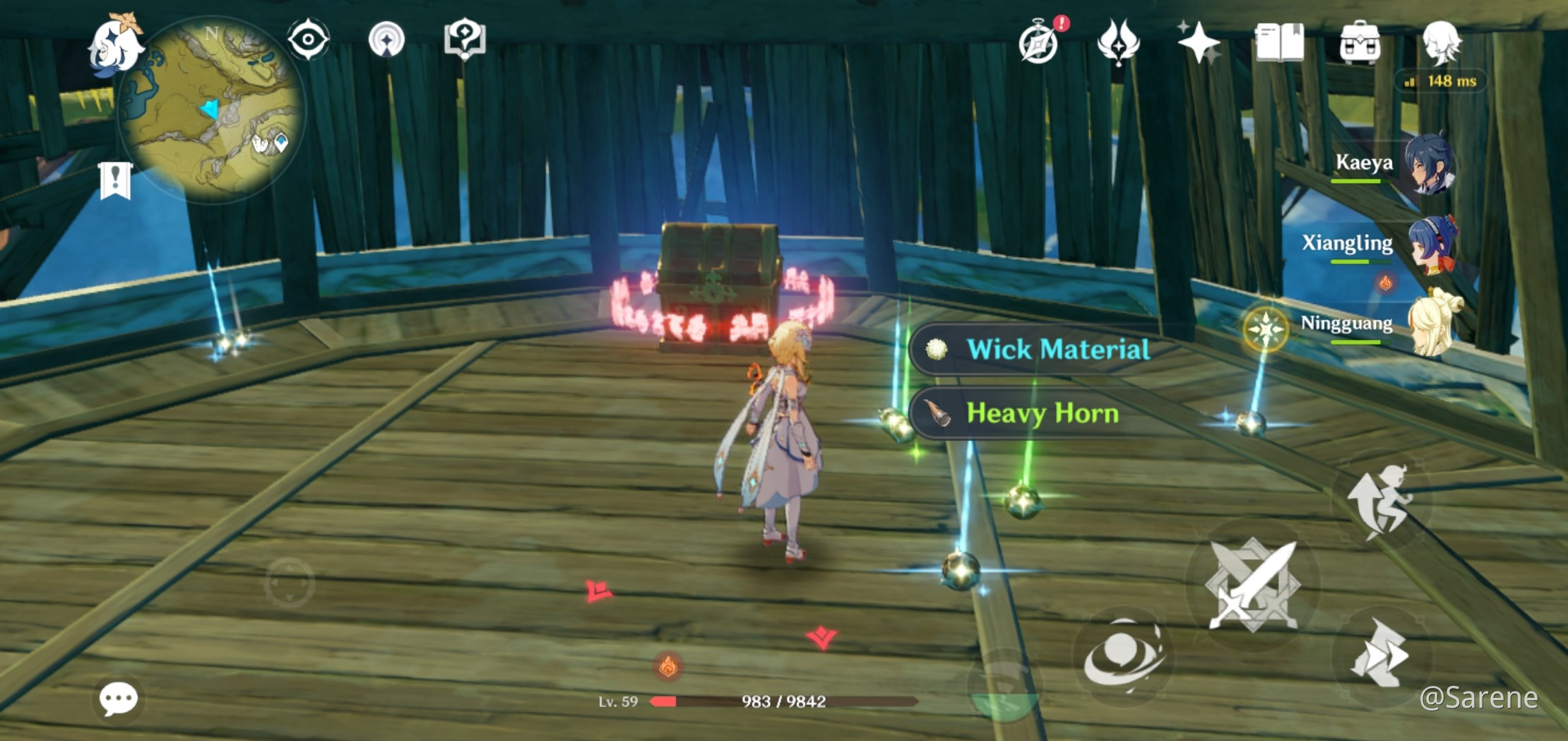Open the chat speech-bubble
Image resolution: width=1568 pixels, height=741 pixels.
(x=118, y=699)
